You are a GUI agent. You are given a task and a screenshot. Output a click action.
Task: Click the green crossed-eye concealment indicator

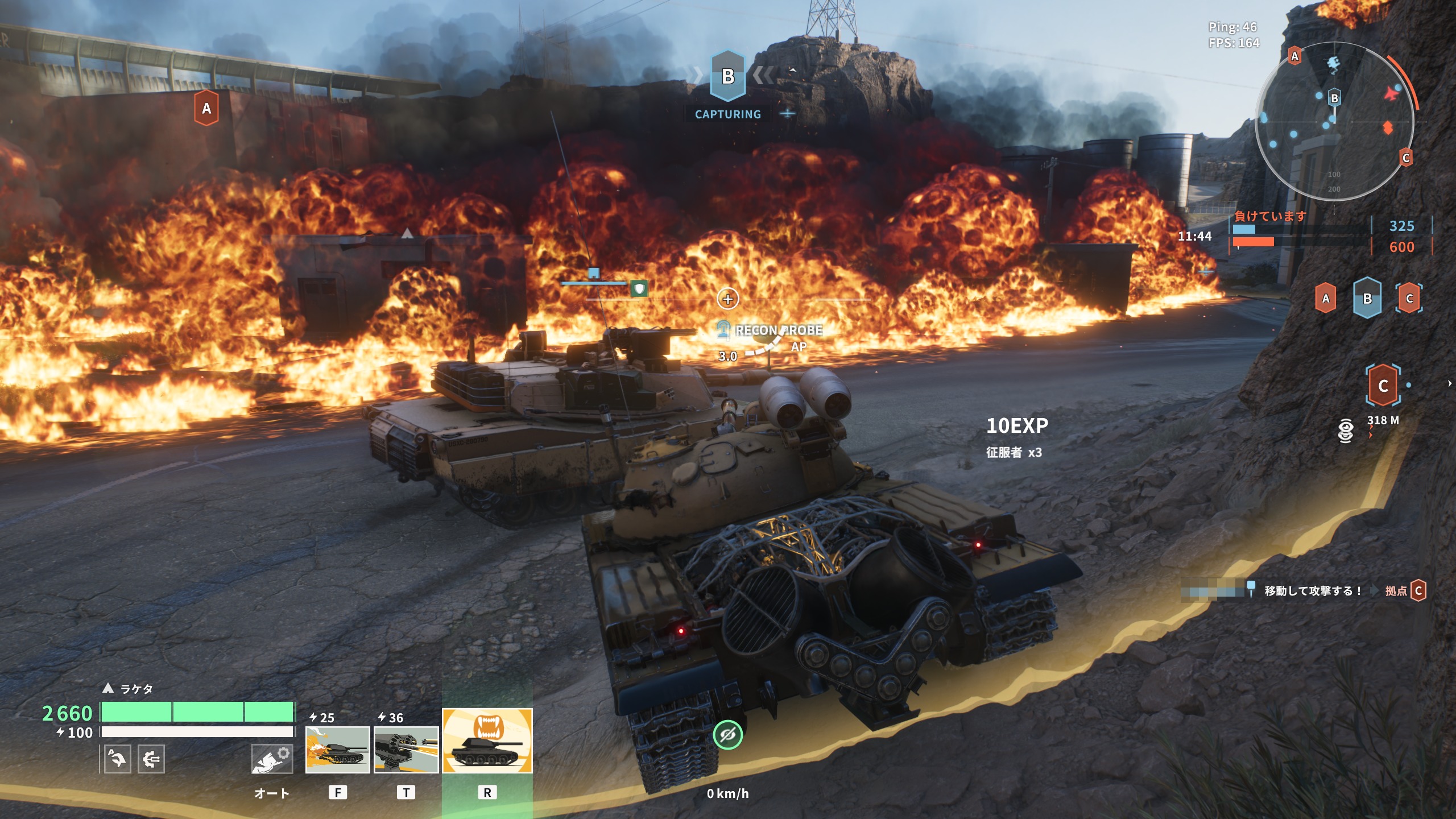pos(727,735)
